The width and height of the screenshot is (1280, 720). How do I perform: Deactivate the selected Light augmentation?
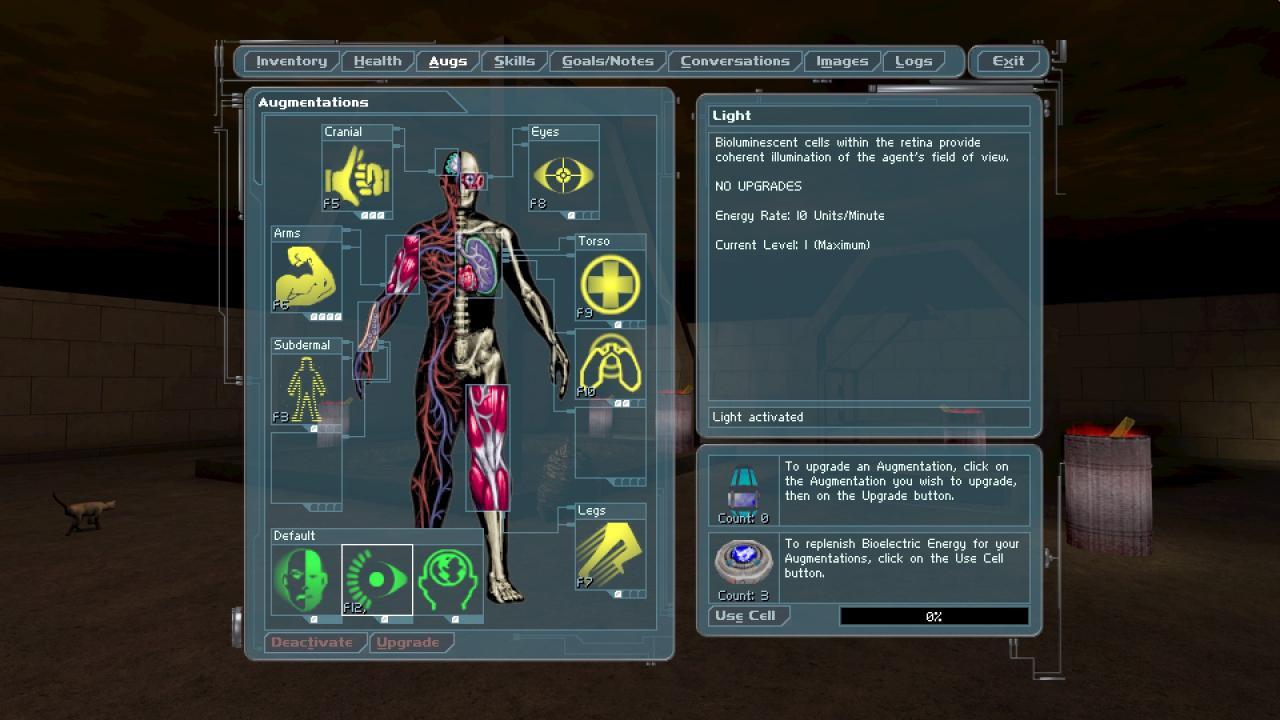(x=312, y=643)
